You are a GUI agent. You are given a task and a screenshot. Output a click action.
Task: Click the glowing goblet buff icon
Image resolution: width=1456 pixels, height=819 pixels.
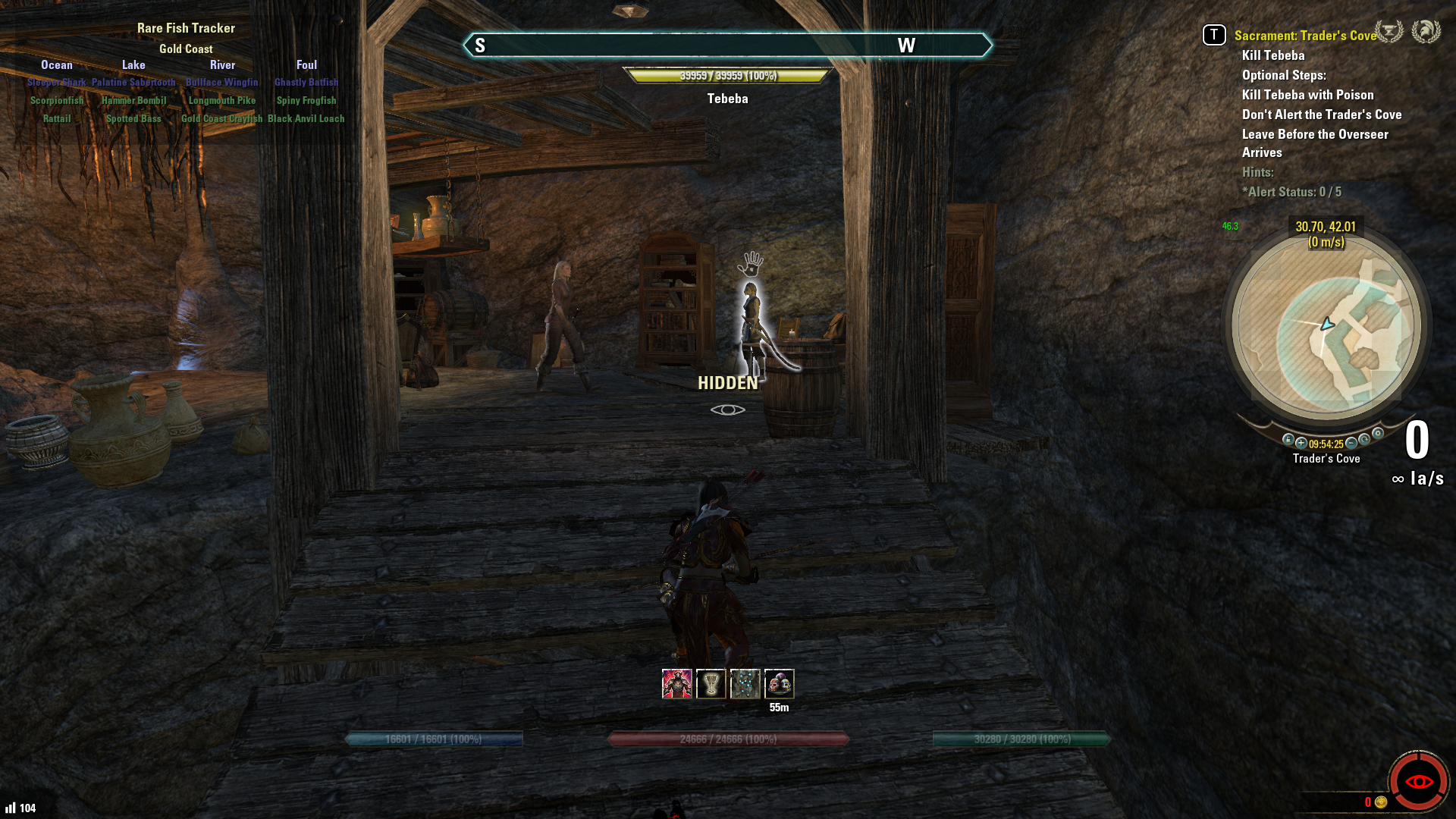(x=711, y=684)
